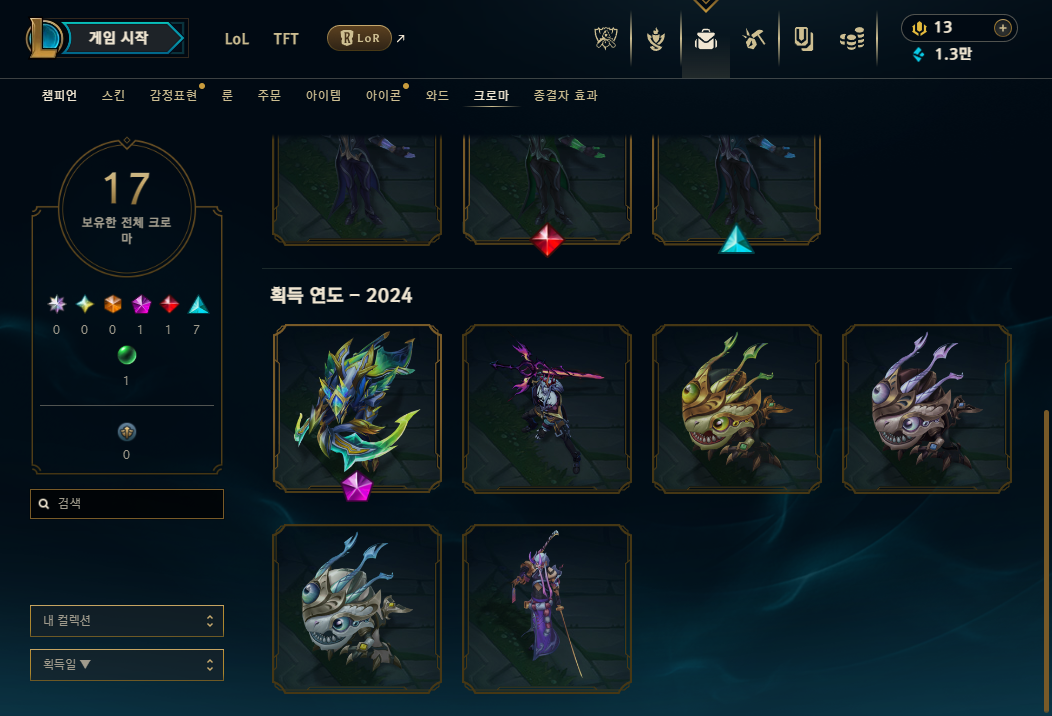Open the 내 컬렉션 filter dropdown

pyautogui.click(x=127, y=621)
